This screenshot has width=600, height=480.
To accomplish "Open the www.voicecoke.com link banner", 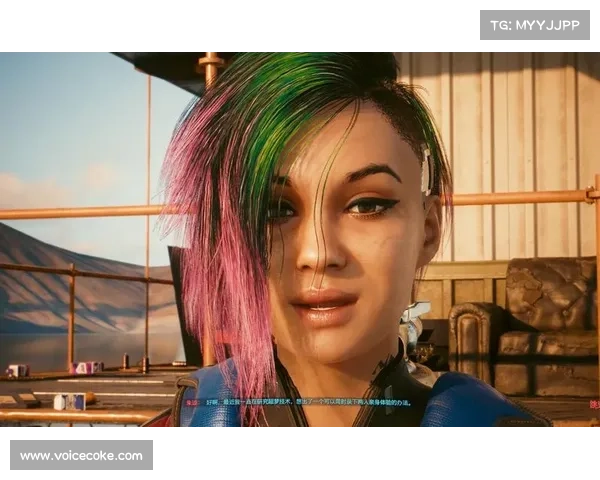I will [83, 456].
